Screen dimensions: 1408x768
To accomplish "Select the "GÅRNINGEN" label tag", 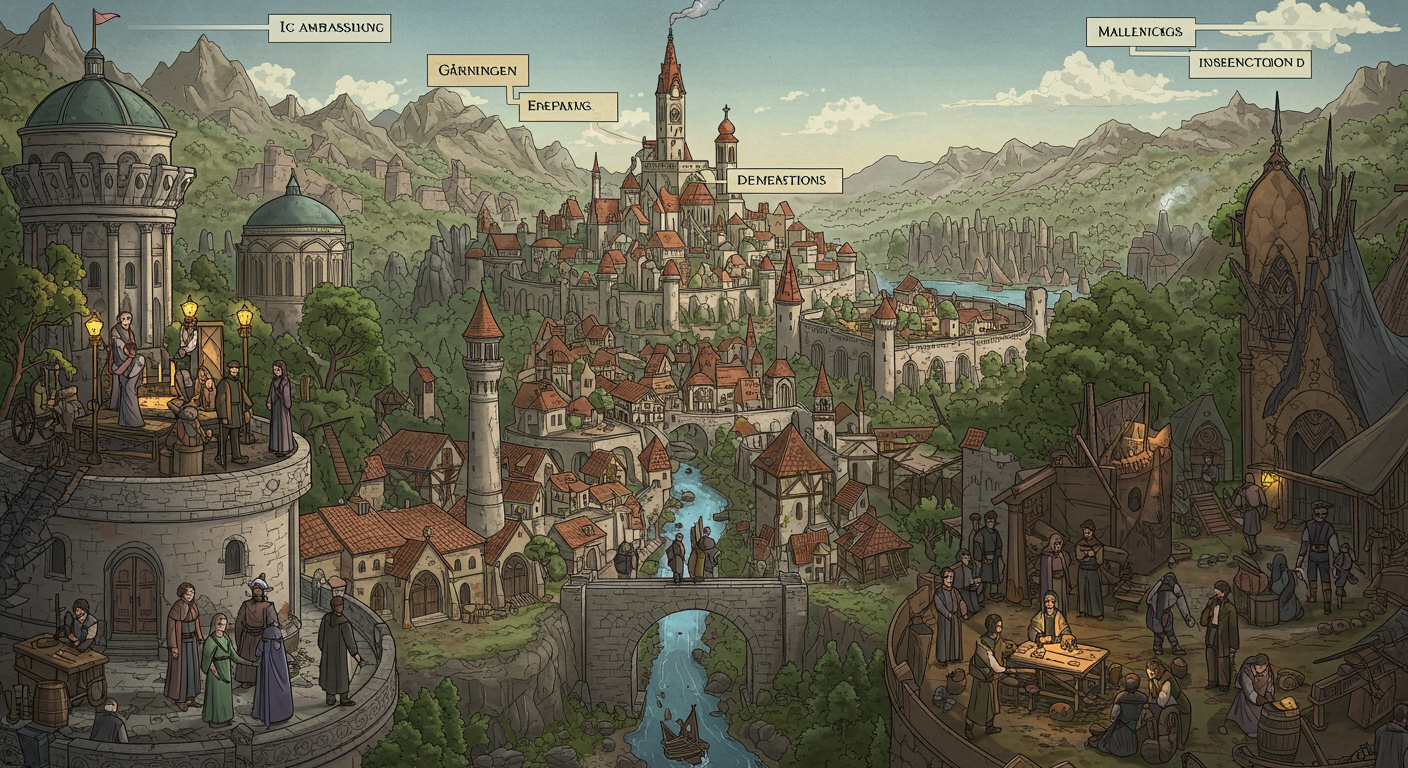I will point(477,70).
